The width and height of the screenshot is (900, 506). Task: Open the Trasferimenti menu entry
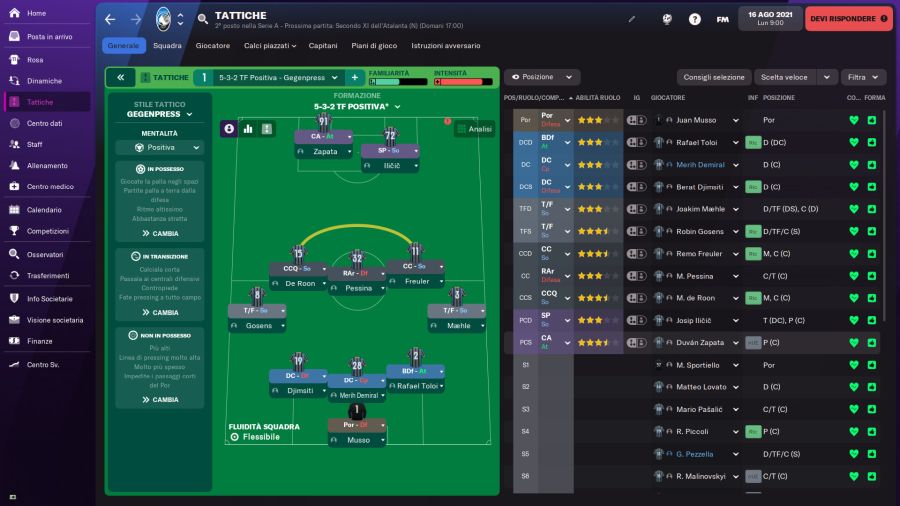[48, 276]
